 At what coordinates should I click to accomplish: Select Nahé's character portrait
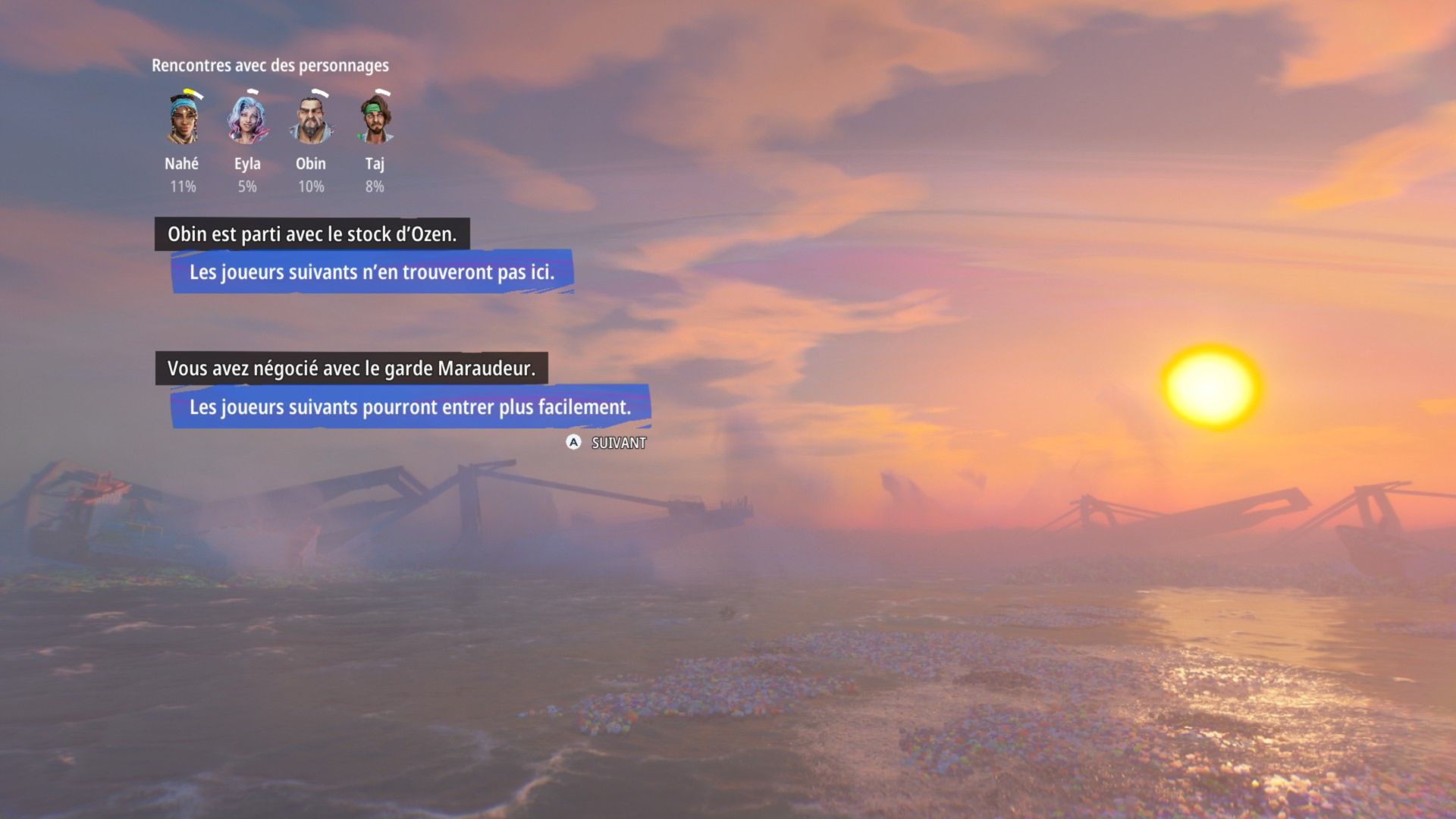[x=182, y=119]
